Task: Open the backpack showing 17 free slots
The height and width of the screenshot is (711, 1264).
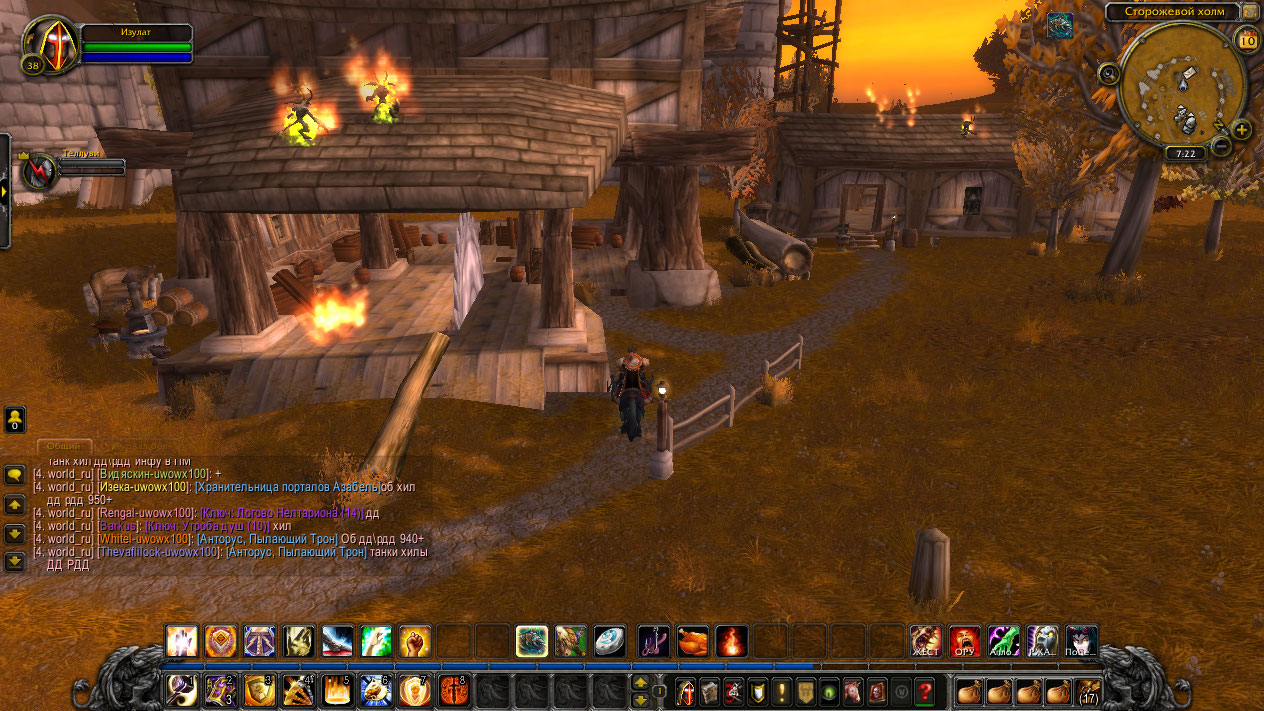Action: [x=1088, y=690]
